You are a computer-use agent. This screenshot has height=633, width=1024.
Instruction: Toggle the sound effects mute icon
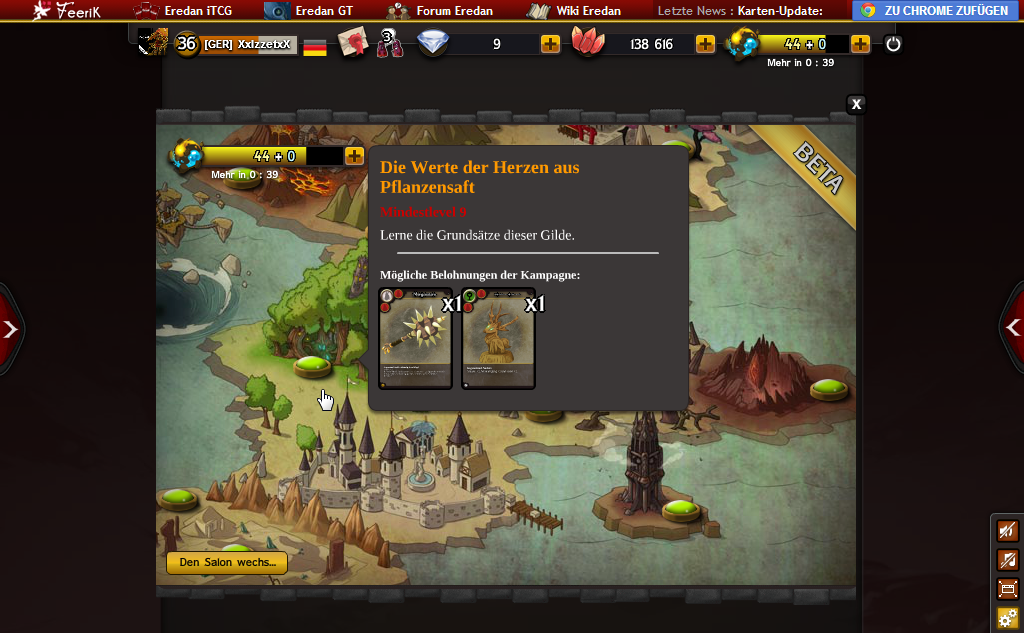1008,532
